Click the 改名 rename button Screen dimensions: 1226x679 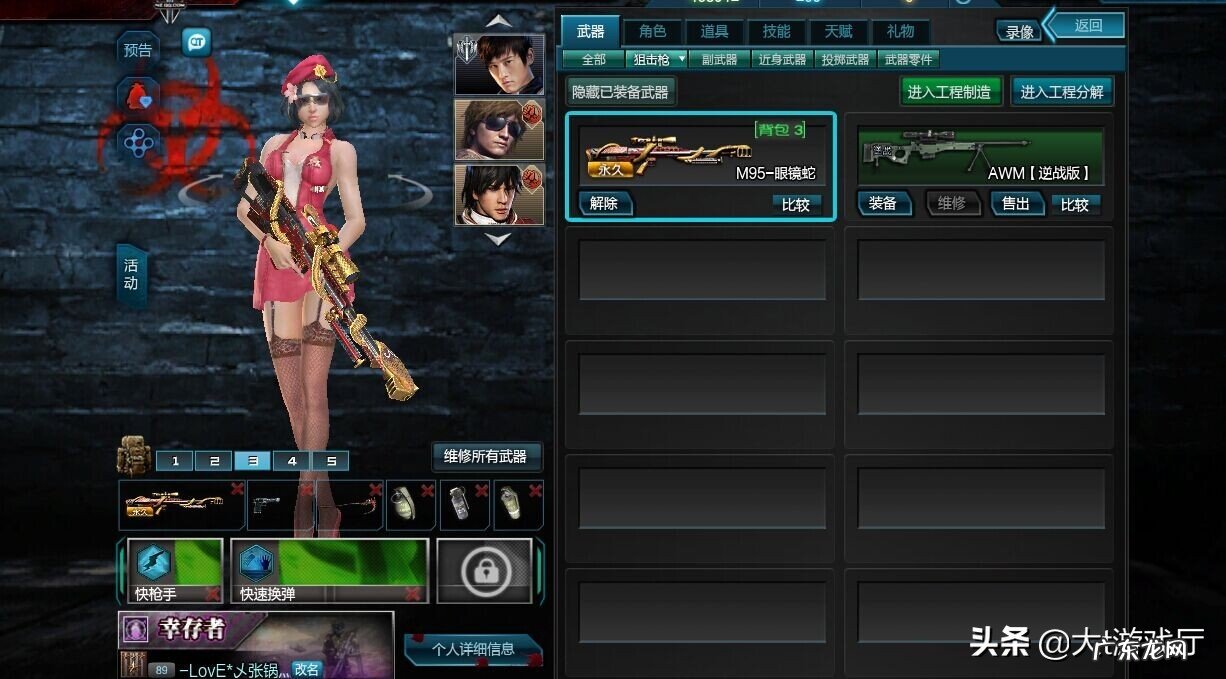306,669
